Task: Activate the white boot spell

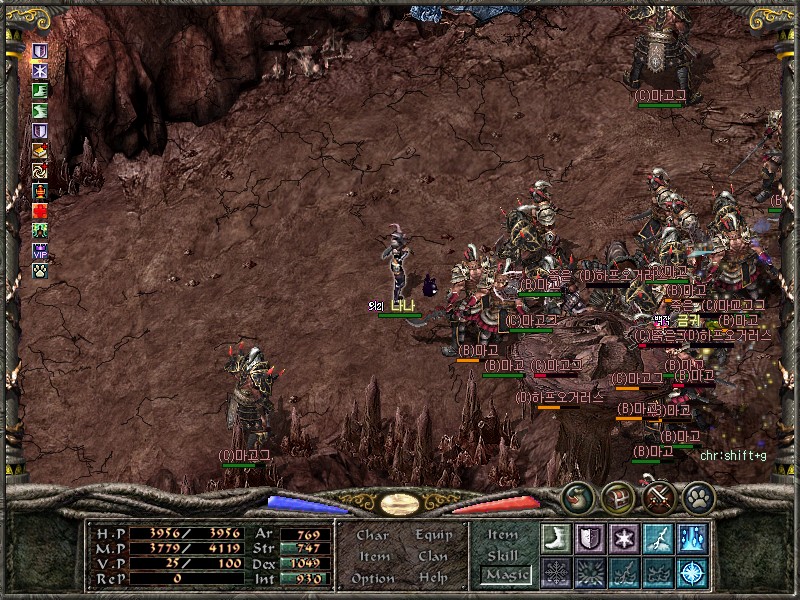Action: pyautogui.click(x=555, y=538)
